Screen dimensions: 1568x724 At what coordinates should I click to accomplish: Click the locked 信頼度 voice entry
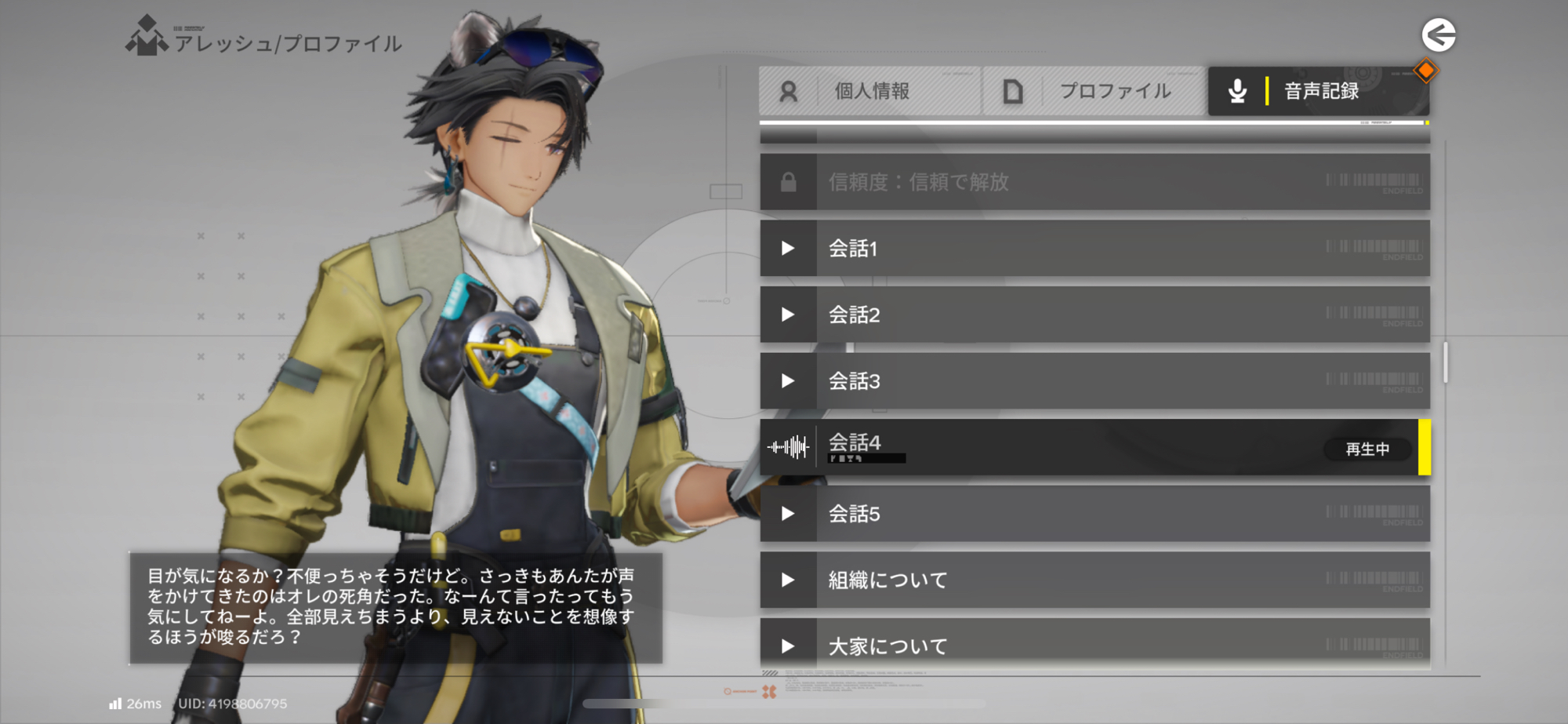click(1094, 182)
